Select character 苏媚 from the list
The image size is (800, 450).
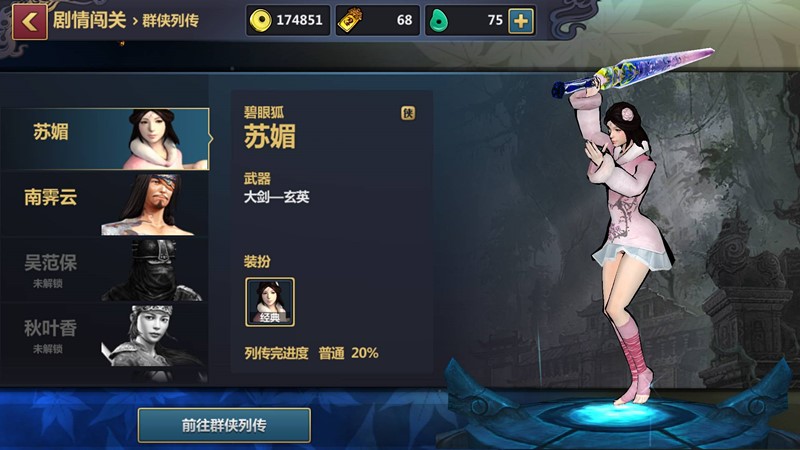pos(105,138)
